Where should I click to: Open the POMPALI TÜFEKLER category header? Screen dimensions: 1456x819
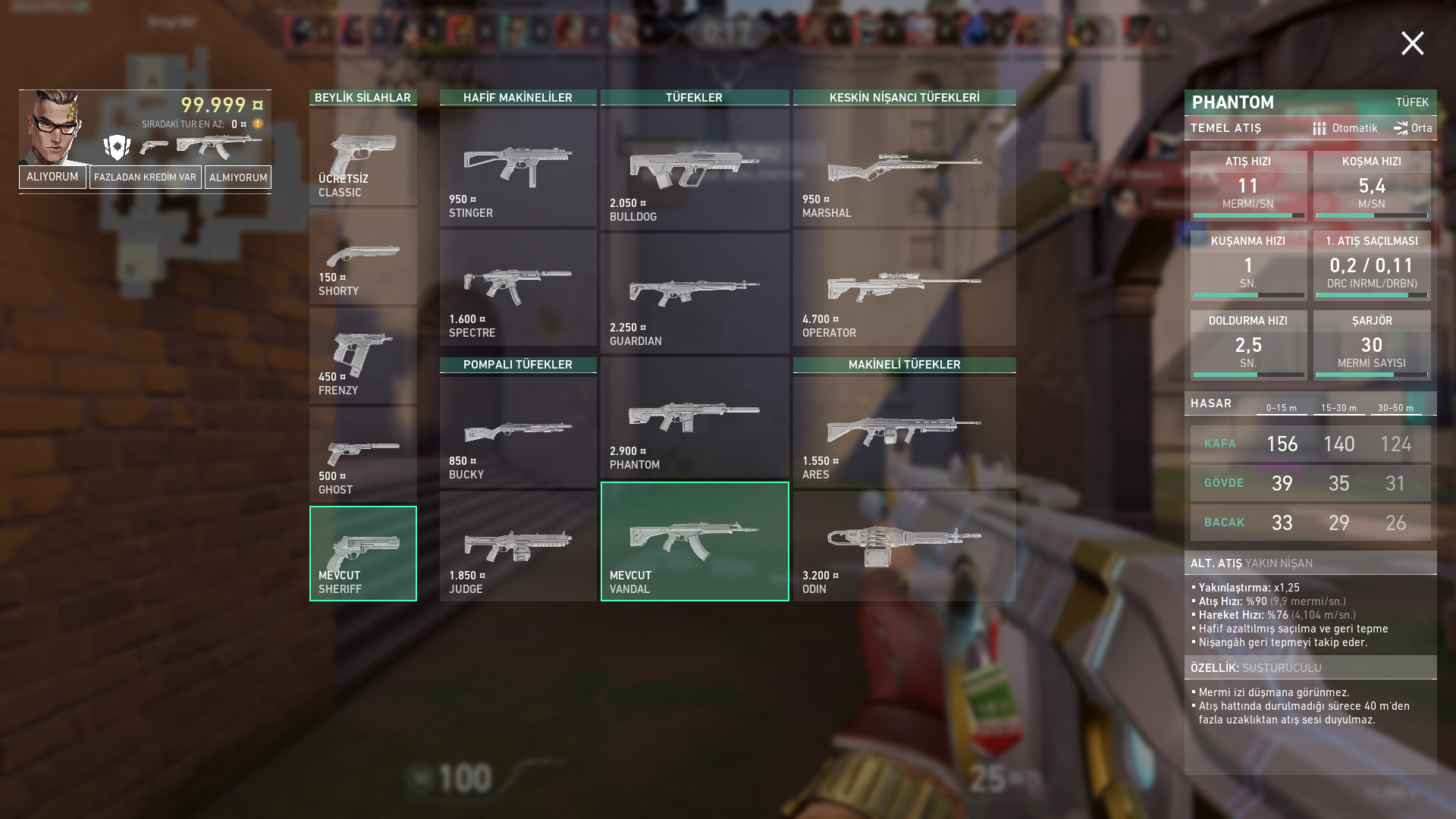click(x=518, y=364)
